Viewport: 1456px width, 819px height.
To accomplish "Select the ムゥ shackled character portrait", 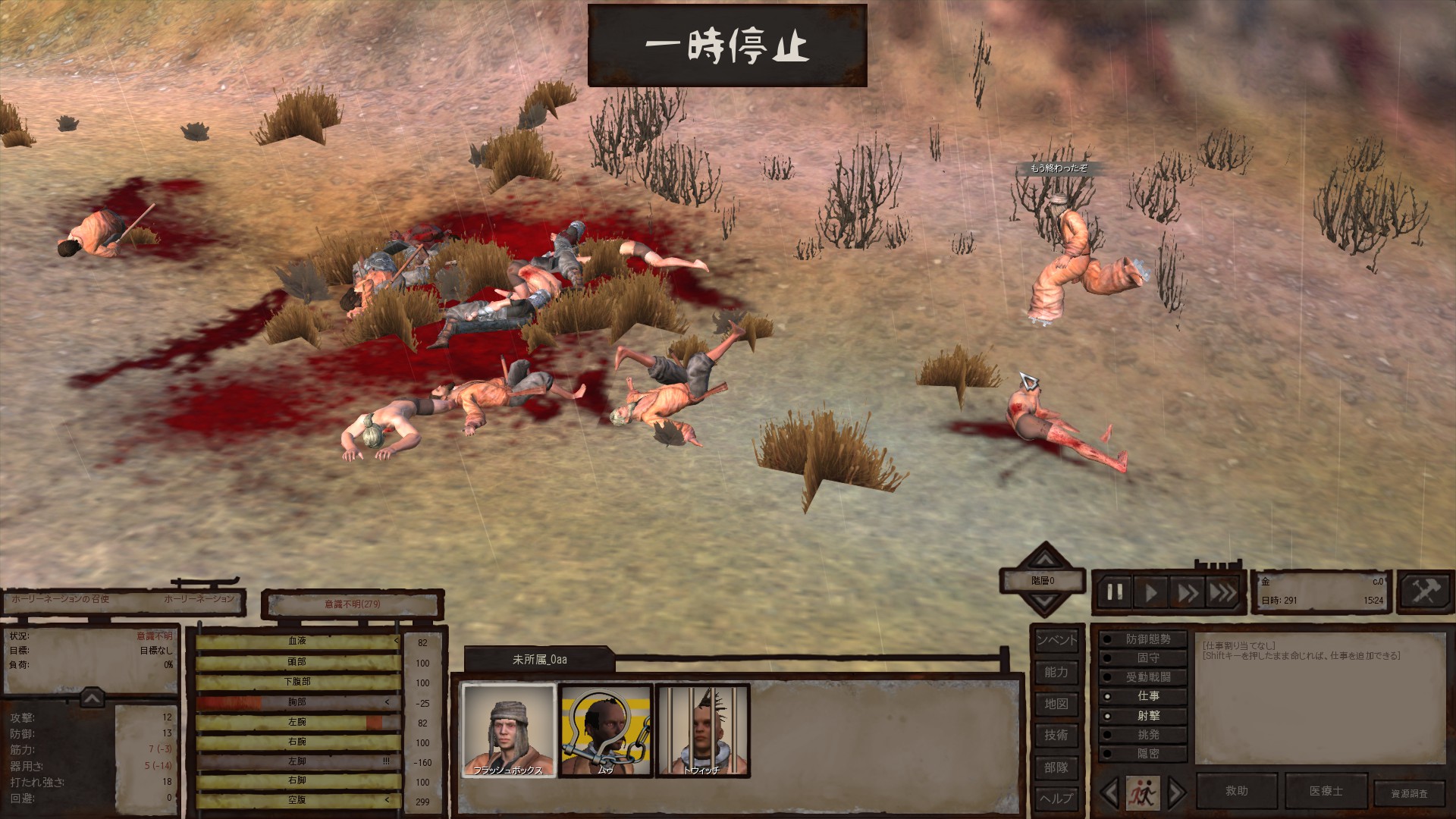I will tap(605, 730).
